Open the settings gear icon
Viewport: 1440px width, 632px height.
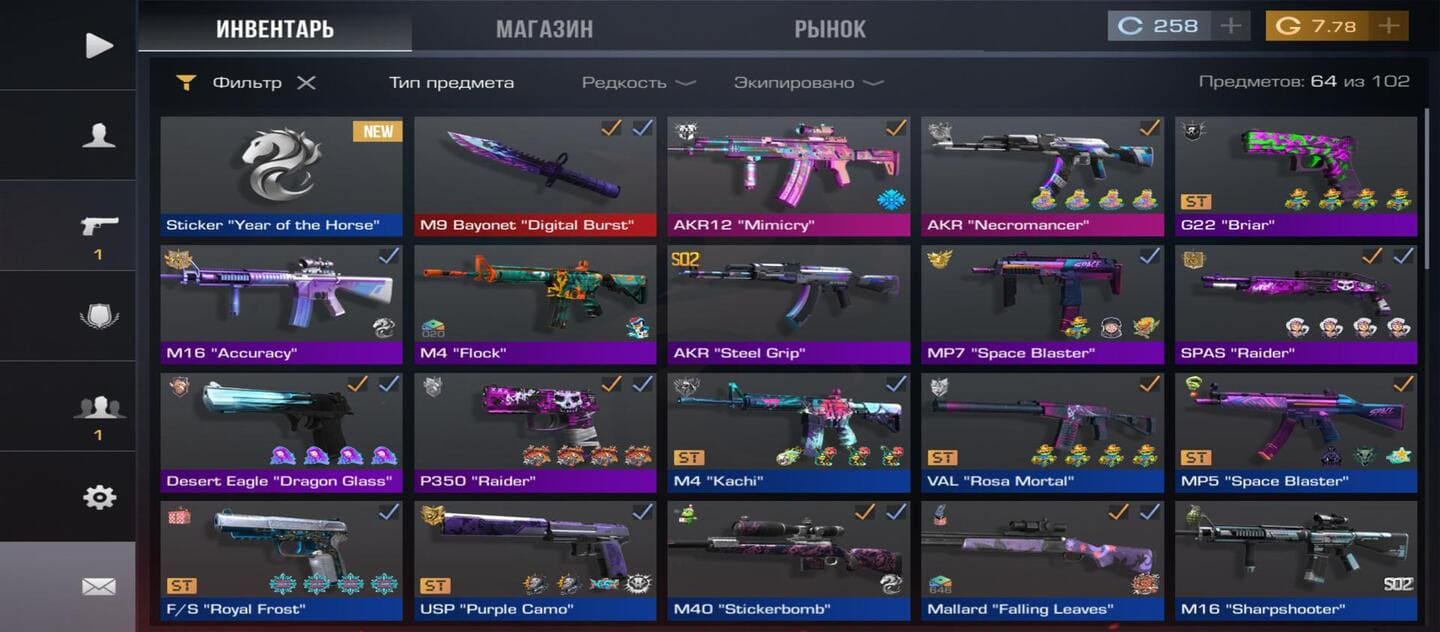98,497
